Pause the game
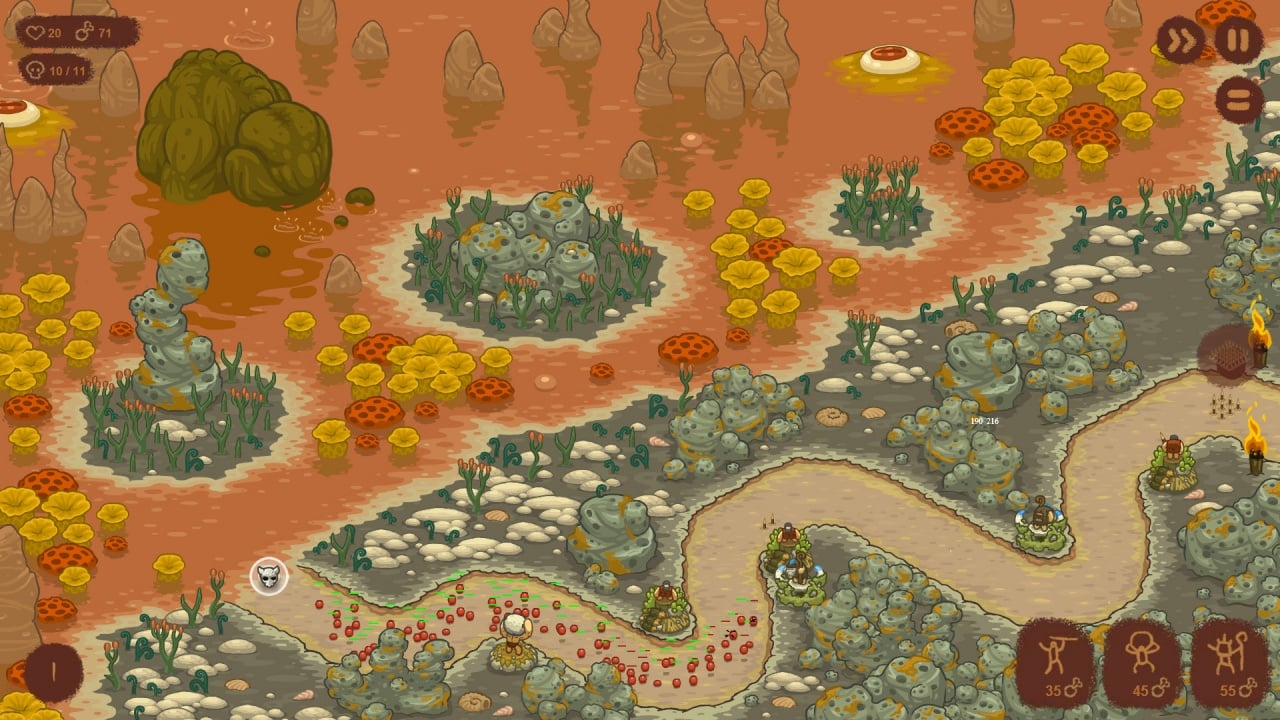The height and width of the screenshot is (720, 1280). 1239,41
